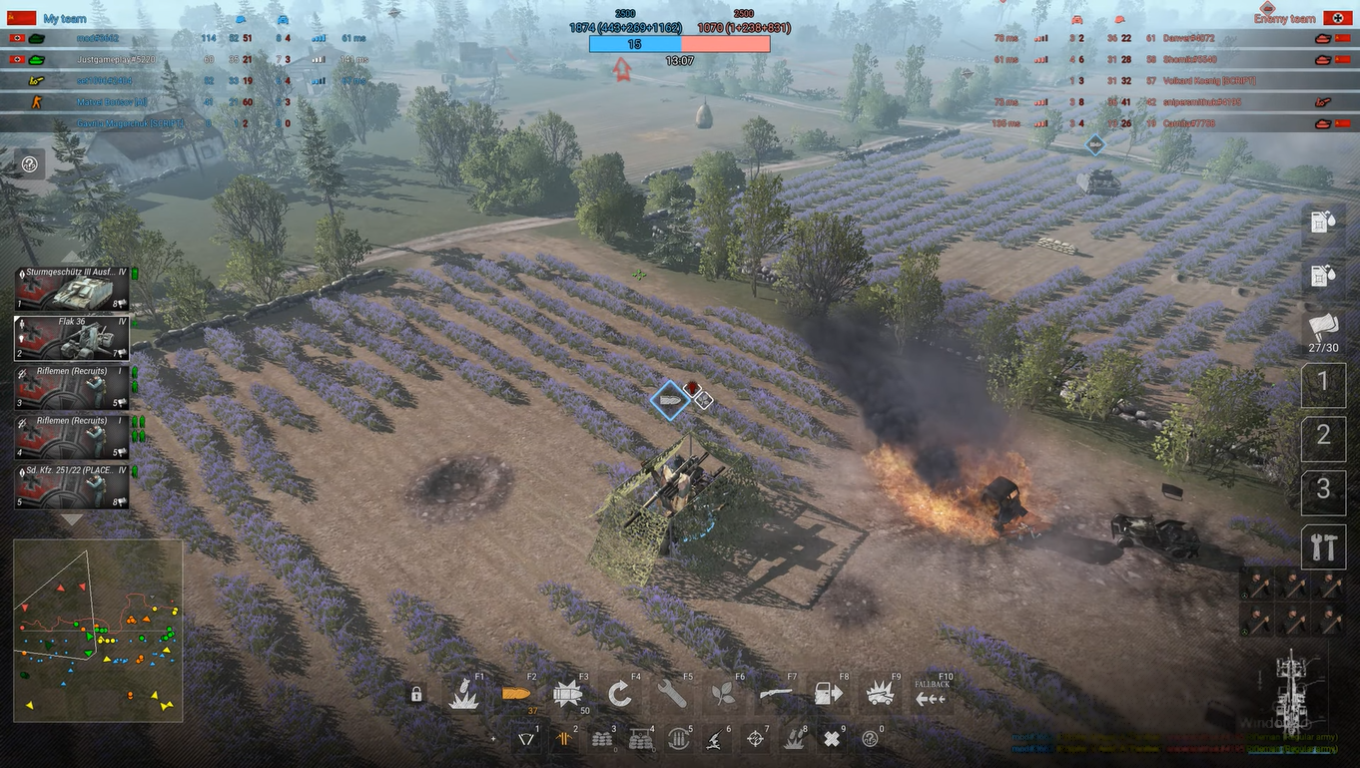Select control group button 3
The image size is (1360, 768).
coord(1323,492)
